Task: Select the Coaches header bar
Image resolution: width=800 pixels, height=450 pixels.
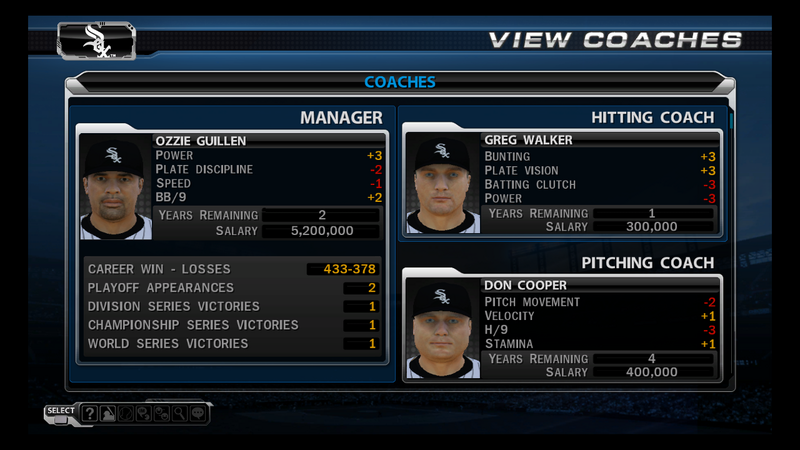Action: (400, 82)
